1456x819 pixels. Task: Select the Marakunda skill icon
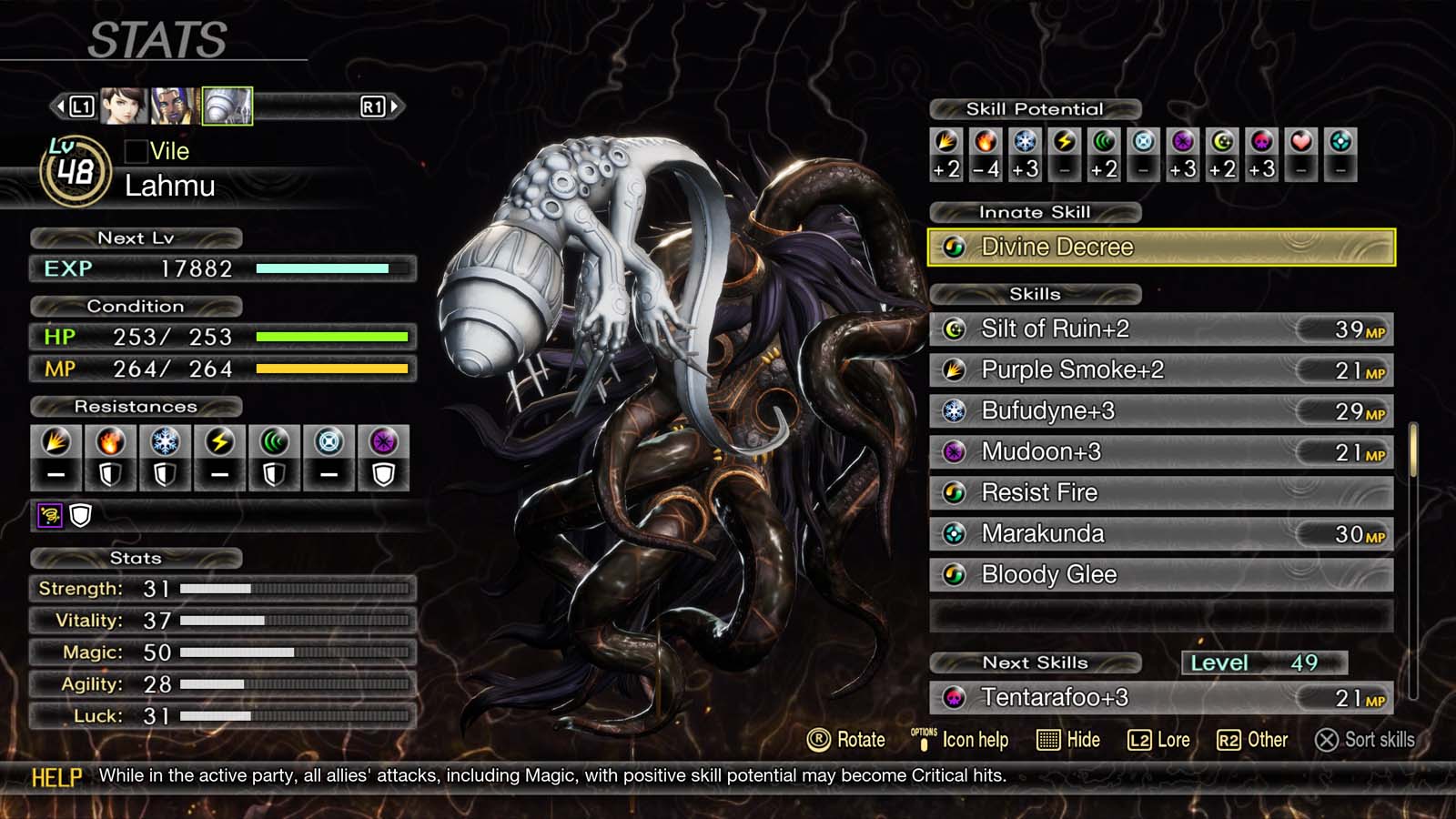(x=955, y=533)
